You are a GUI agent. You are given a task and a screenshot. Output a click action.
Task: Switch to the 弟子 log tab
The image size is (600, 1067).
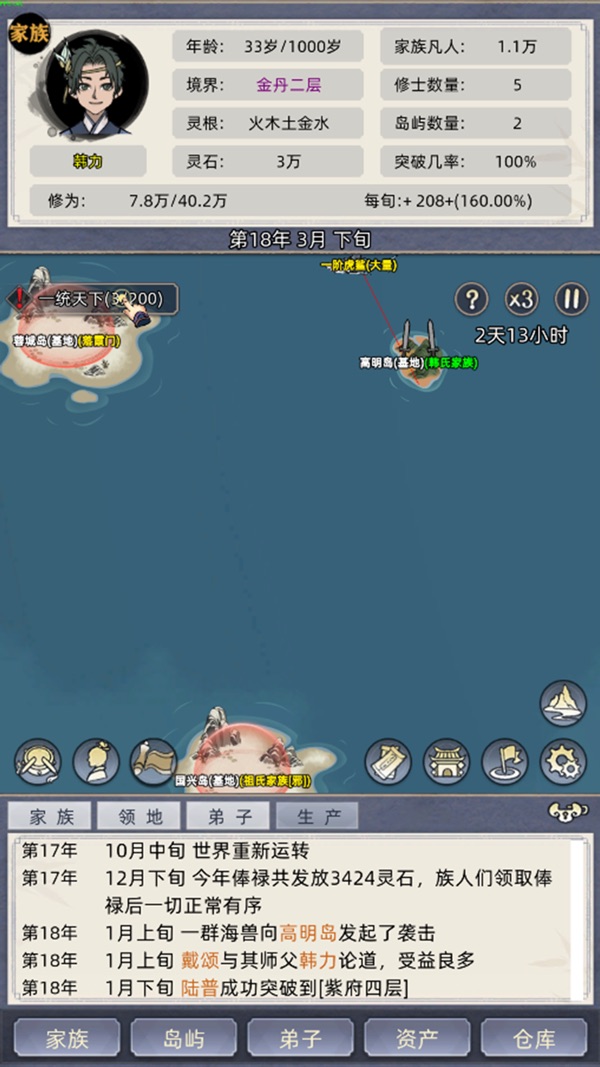point(230,817)
